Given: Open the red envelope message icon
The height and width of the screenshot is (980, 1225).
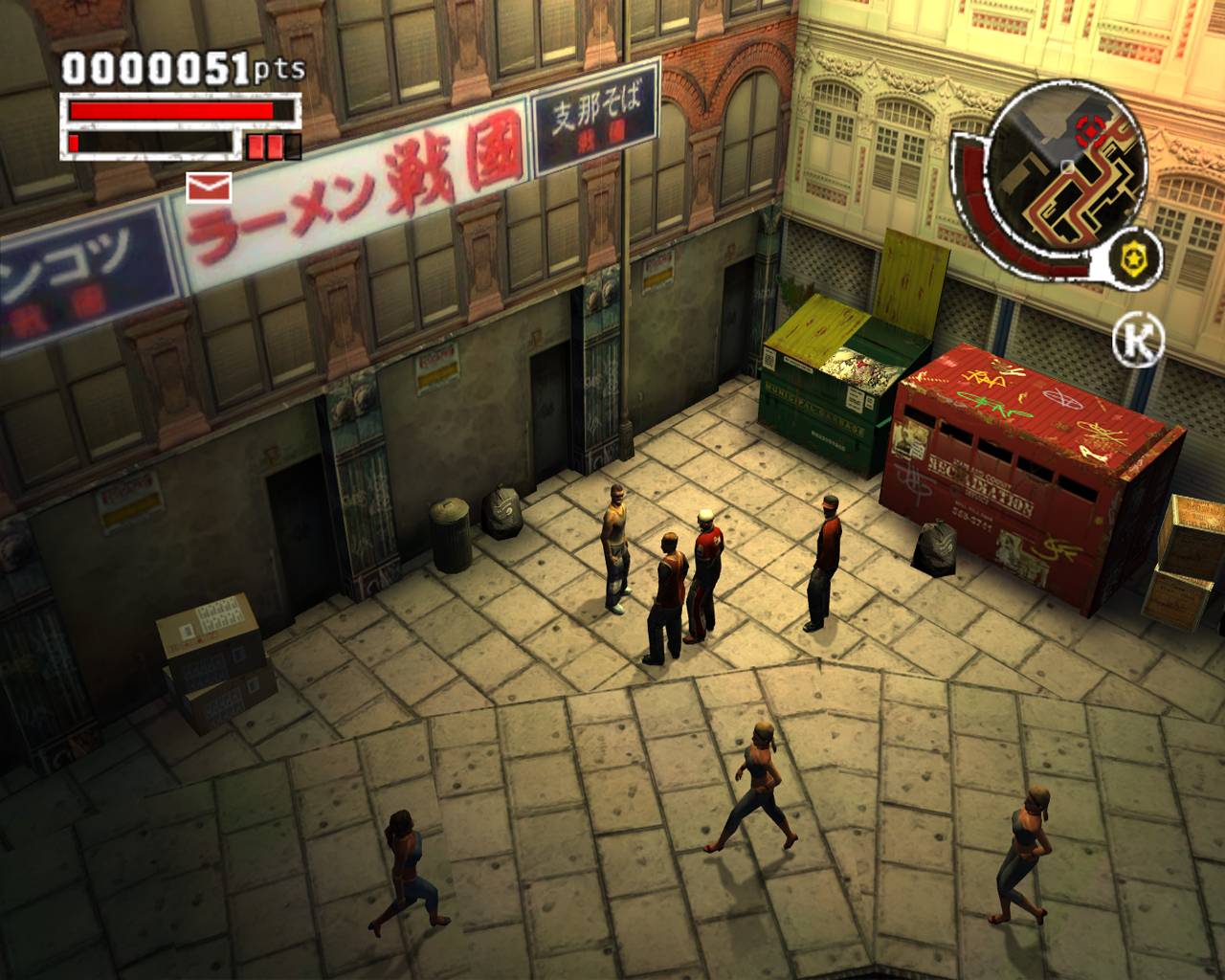Looking at the screenshot, I should pyautogui.click(x=209, y=189).
